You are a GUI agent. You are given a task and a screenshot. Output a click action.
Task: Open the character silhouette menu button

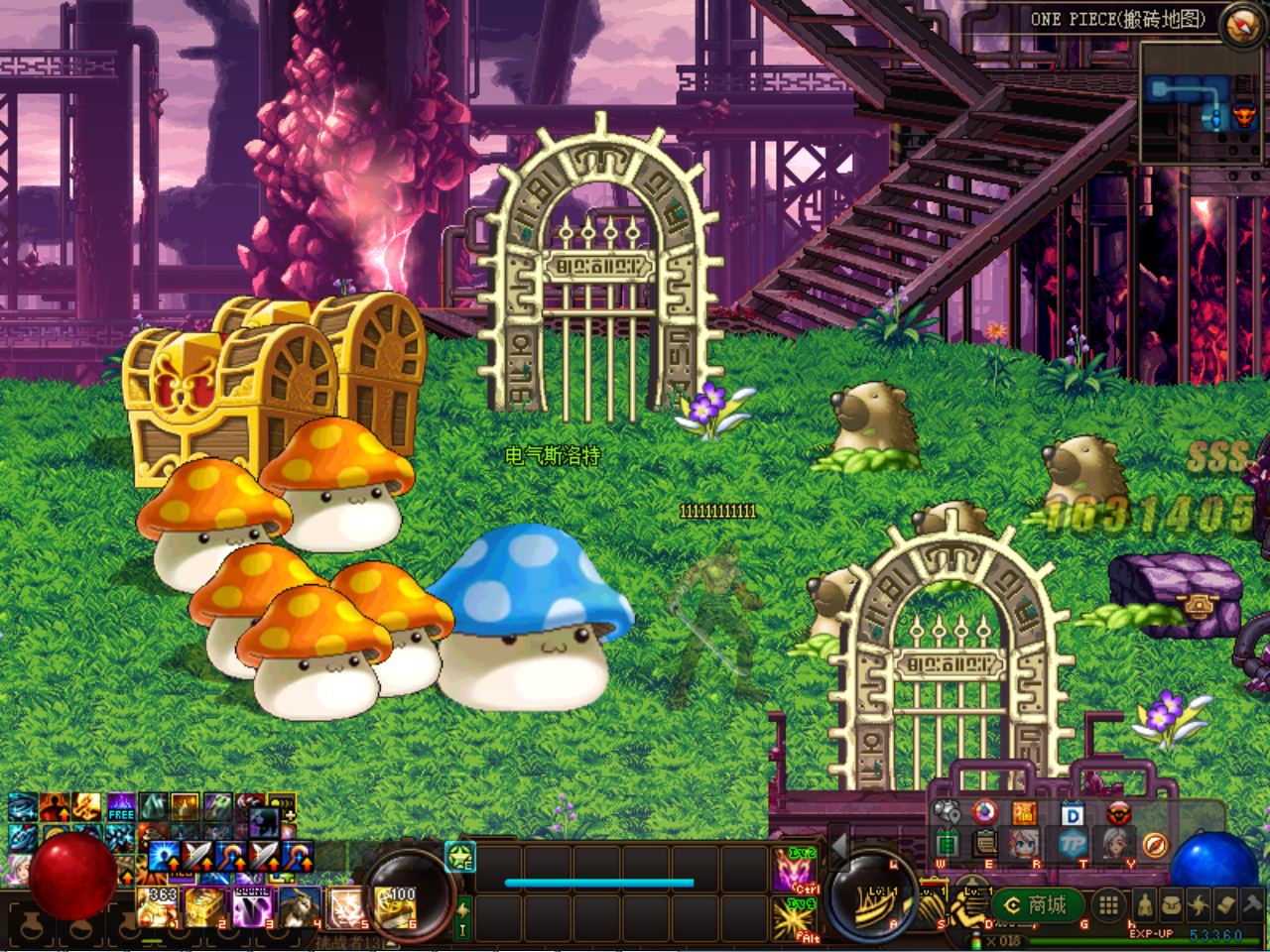tap(1145, 904)
